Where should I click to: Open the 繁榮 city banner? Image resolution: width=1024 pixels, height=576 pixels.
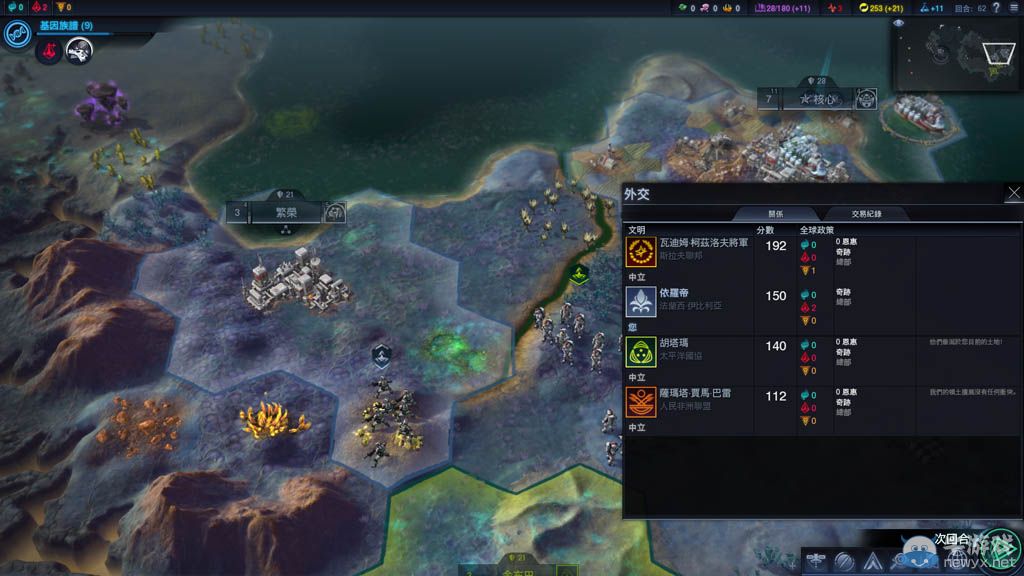coord(287,212)
